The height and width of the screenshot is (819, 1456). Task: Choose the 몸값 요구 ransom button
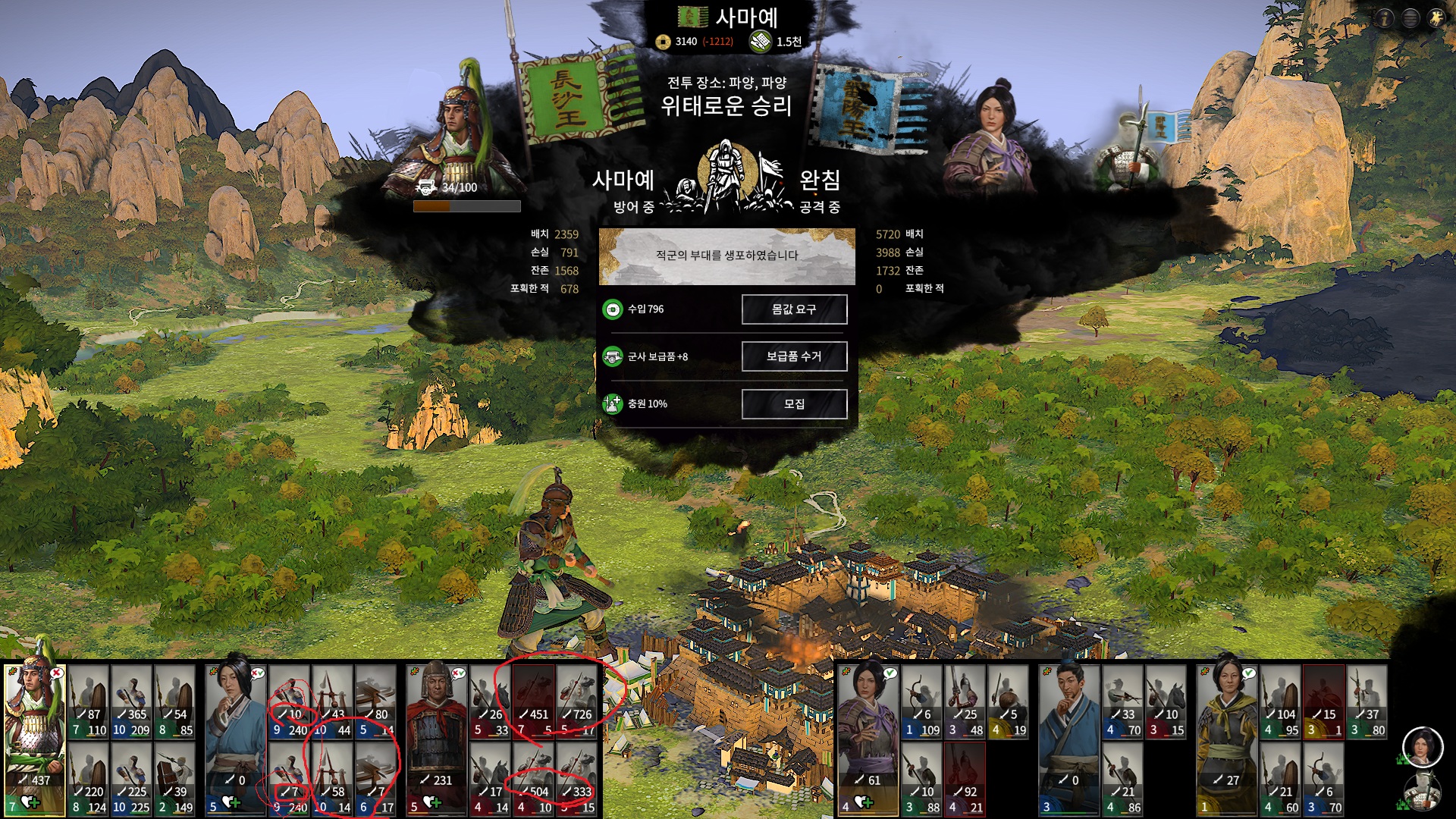coord(794,309)
